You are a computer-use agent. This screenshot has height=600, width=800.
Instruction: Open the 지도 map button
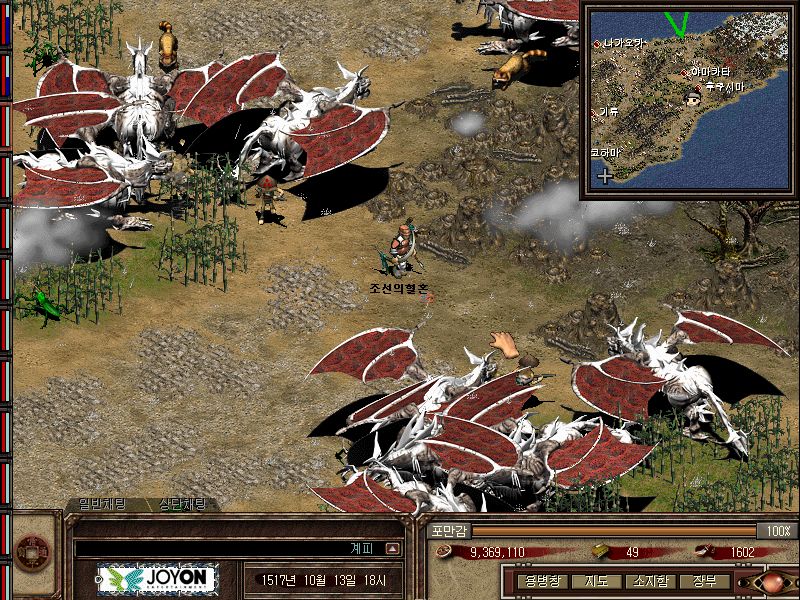(x=596, y=581)
